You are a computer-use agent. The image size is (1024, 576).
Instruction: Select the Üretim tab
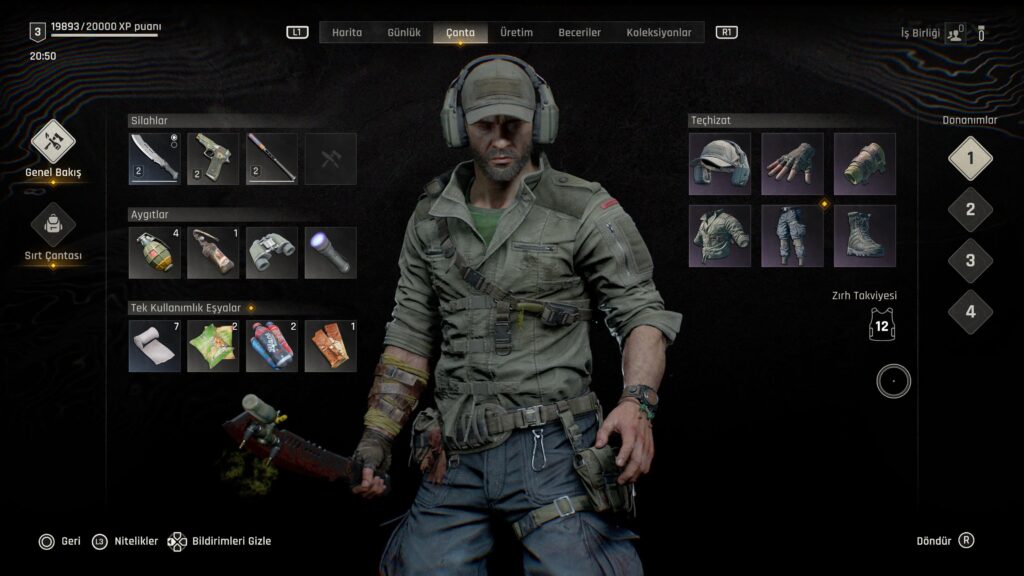(516, 33)
